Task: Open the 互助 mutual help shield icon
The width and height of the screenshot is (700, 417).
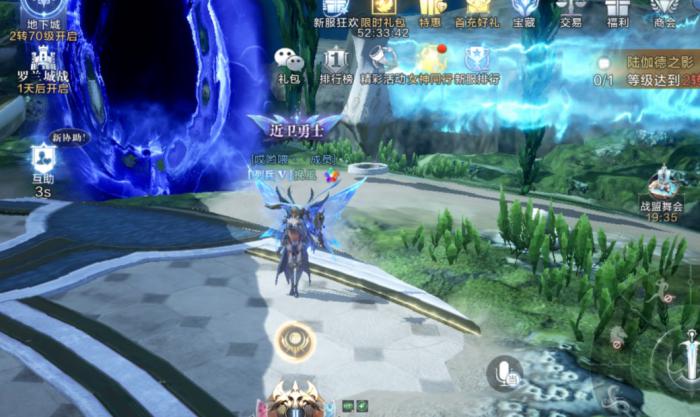Action: pos(42,158)
